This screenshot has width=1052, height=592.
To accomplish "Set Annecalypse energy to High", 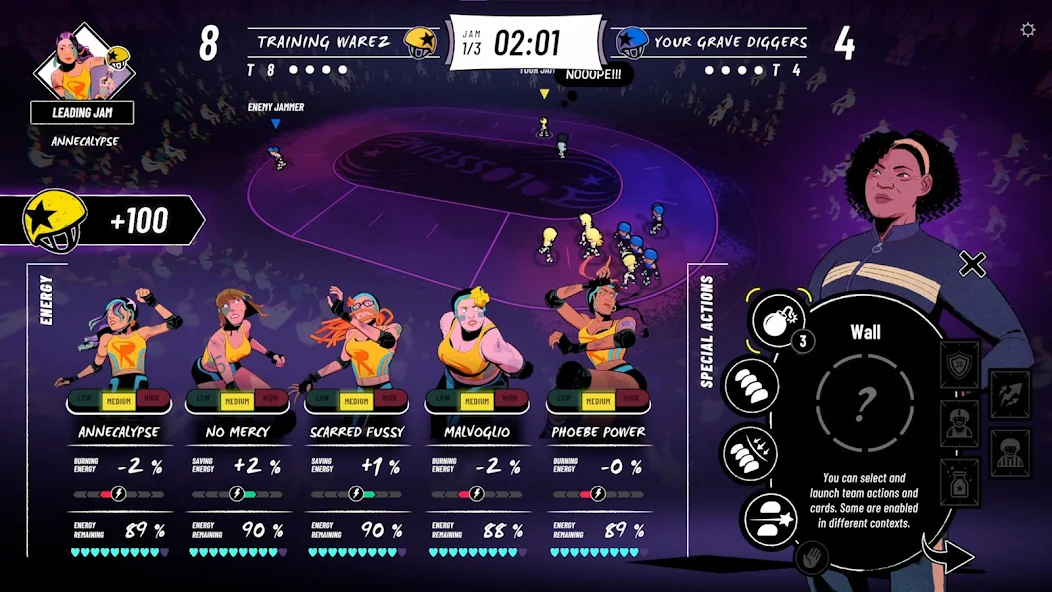I will (x=151, y=401).
